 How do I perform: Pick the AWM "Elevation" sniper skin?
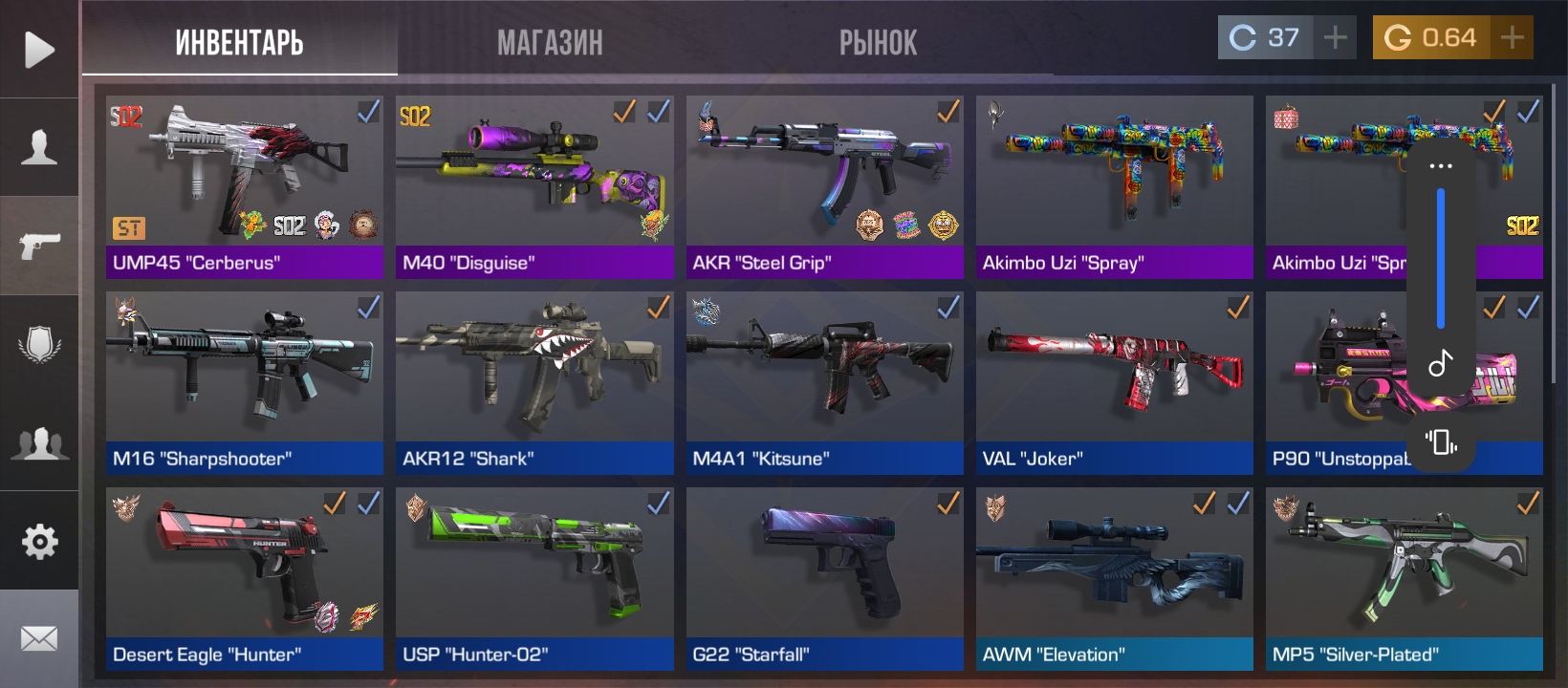click(x=1114, y=578)
